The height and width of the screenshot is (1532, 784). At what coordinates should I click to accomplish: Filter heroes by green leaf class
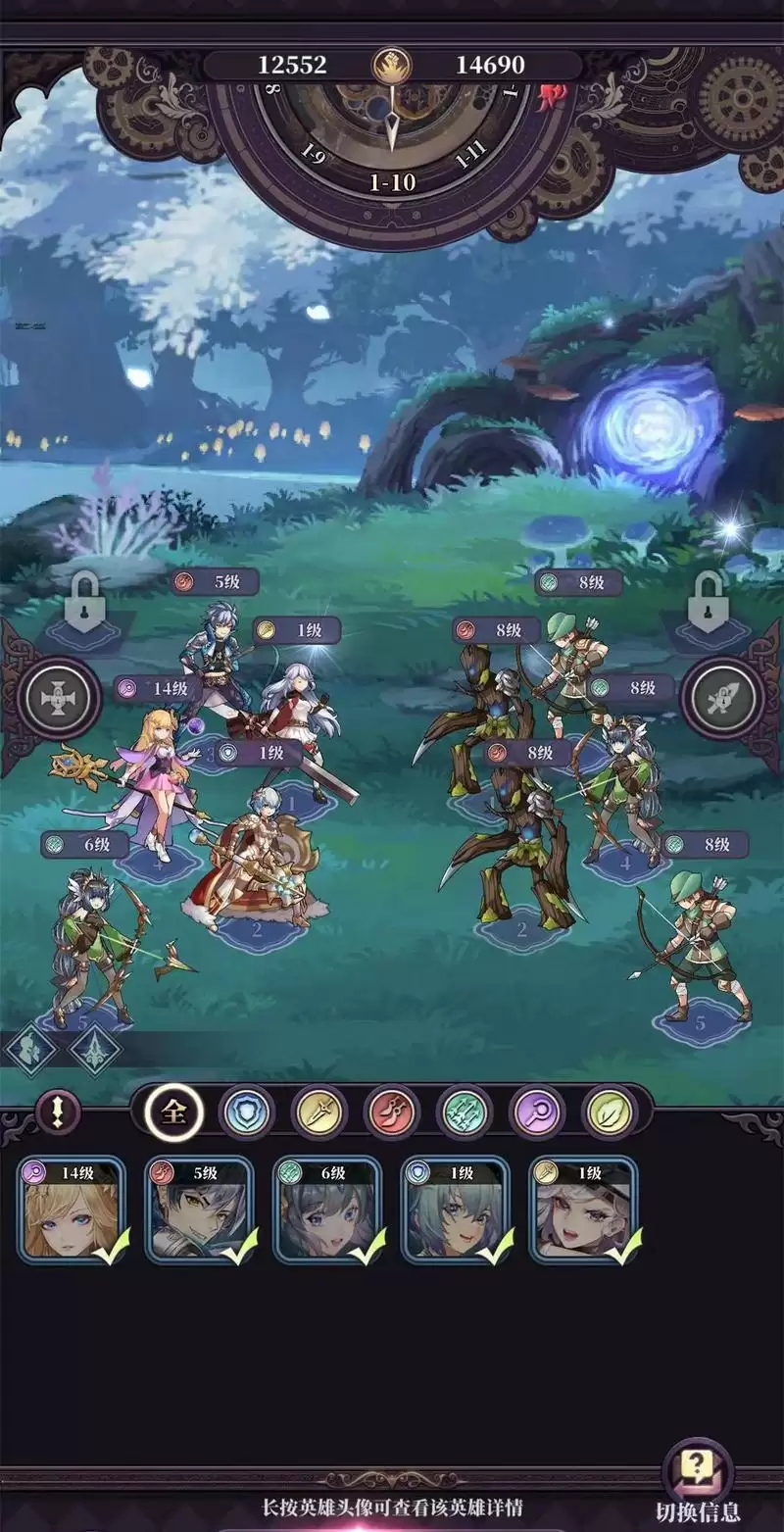click(x=610, y=1112)
